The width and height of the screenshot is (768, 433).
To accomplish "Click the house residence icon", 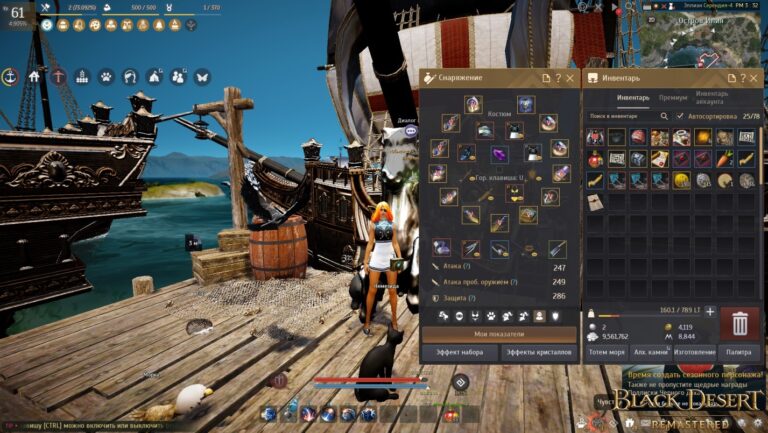I will 35,76.
